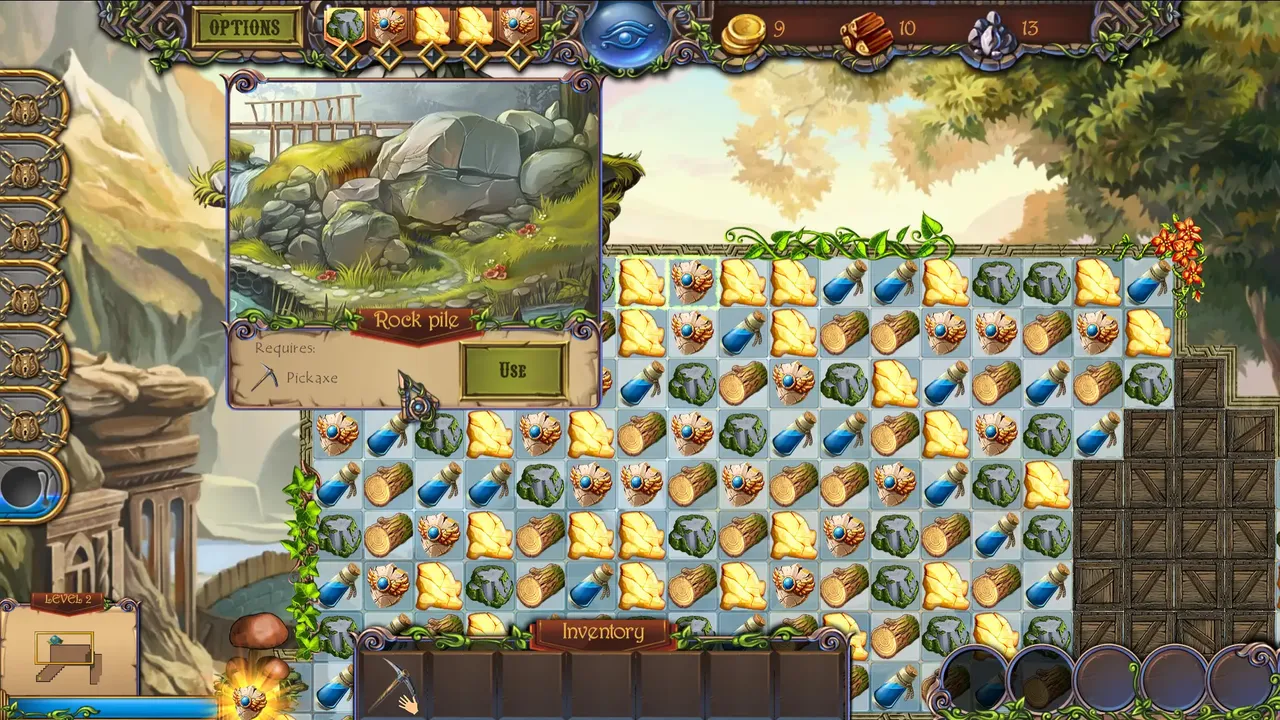This screenshot has height=720, width=1280.
Task: Select the Inventory header label
Action: tap(602, 632)
